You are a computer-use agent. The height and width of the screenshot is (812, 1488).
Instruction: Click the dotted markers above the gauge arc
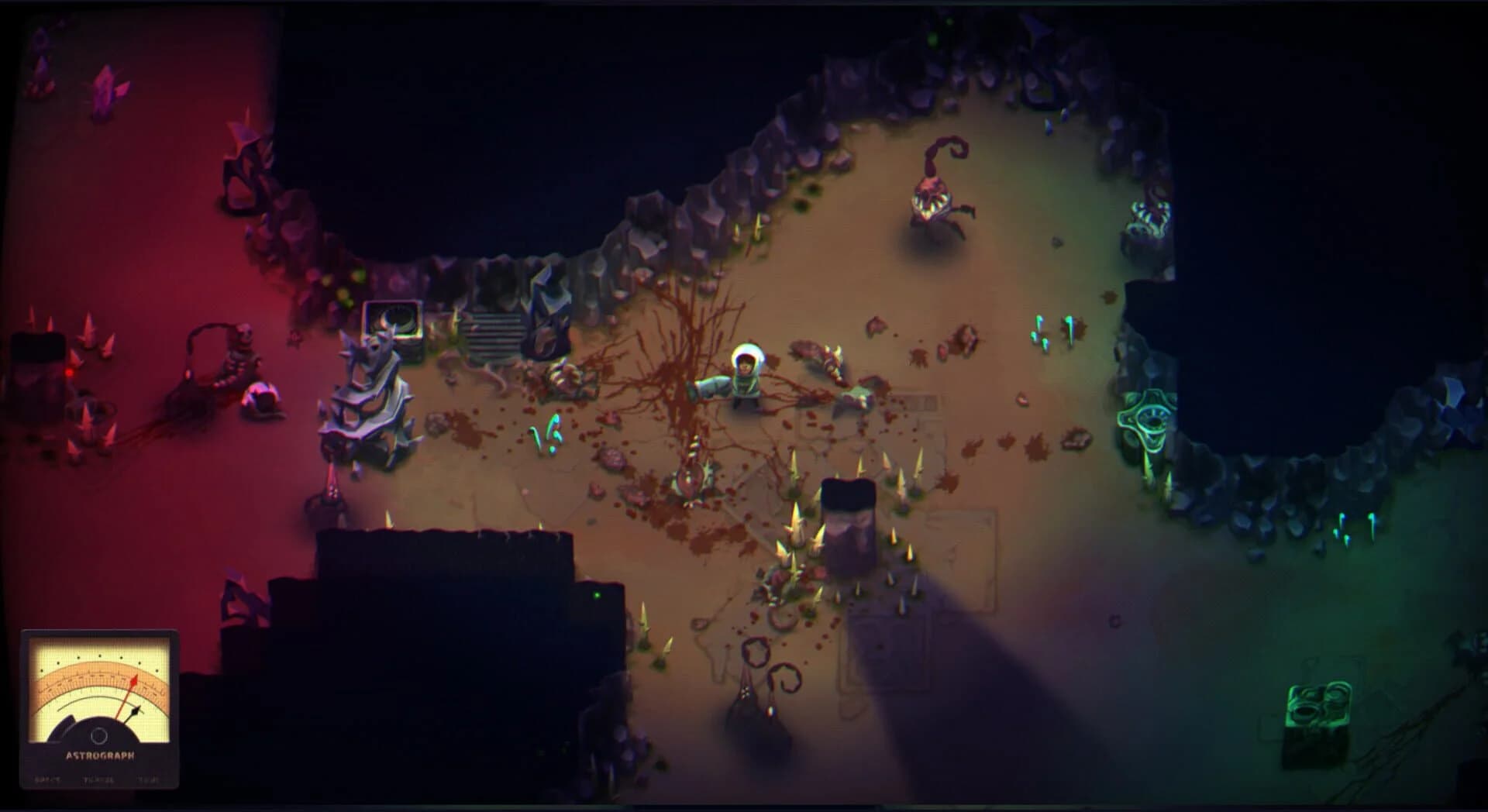(99, 656)
